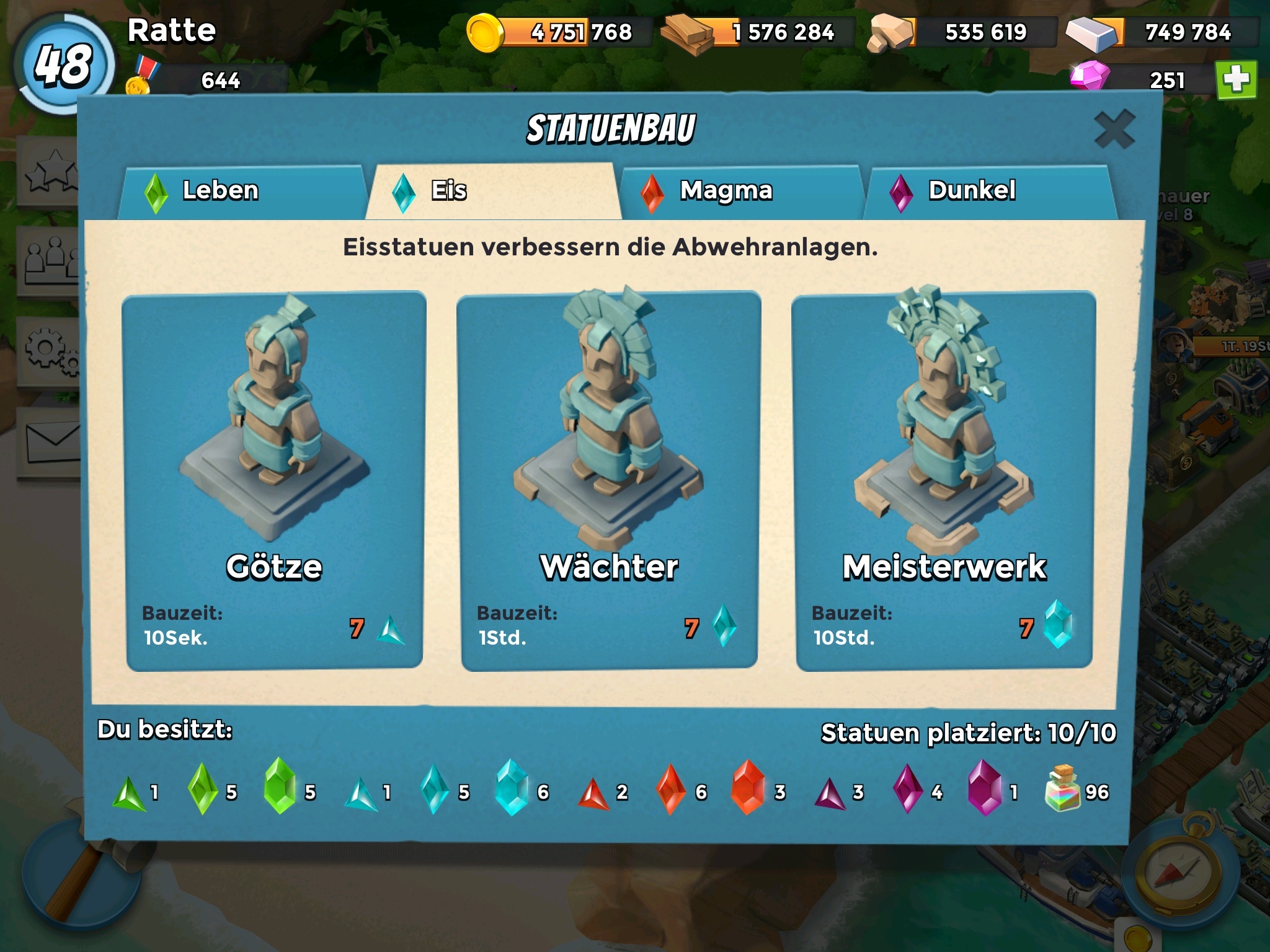
Task: Open the gear settings button
Action: [51, 351]
